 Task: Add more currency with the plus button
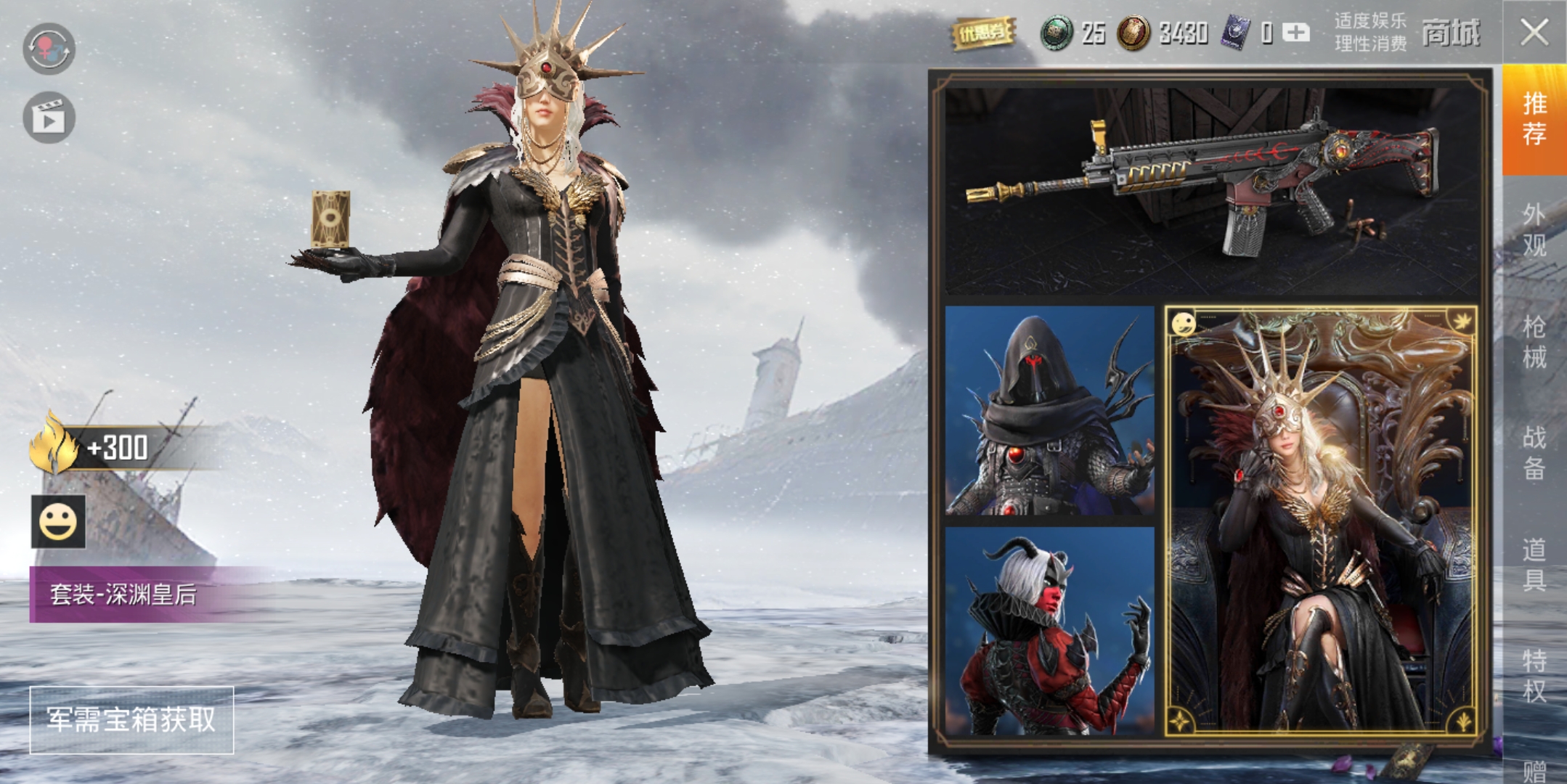click(1295, 33)
